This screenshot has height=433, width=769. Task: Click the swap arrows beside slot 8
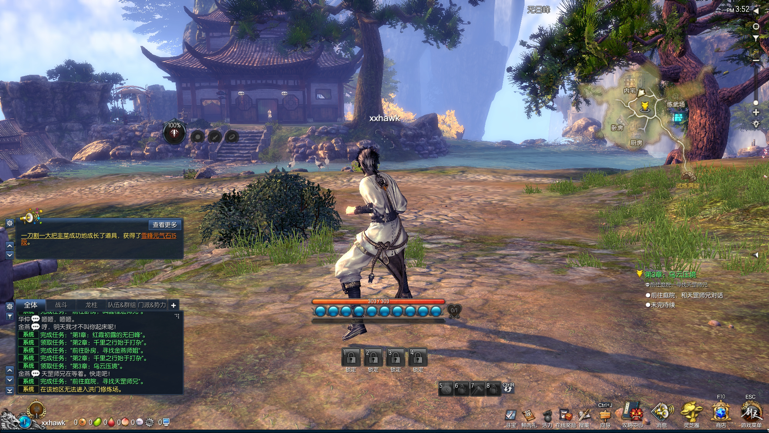point(508,387)
